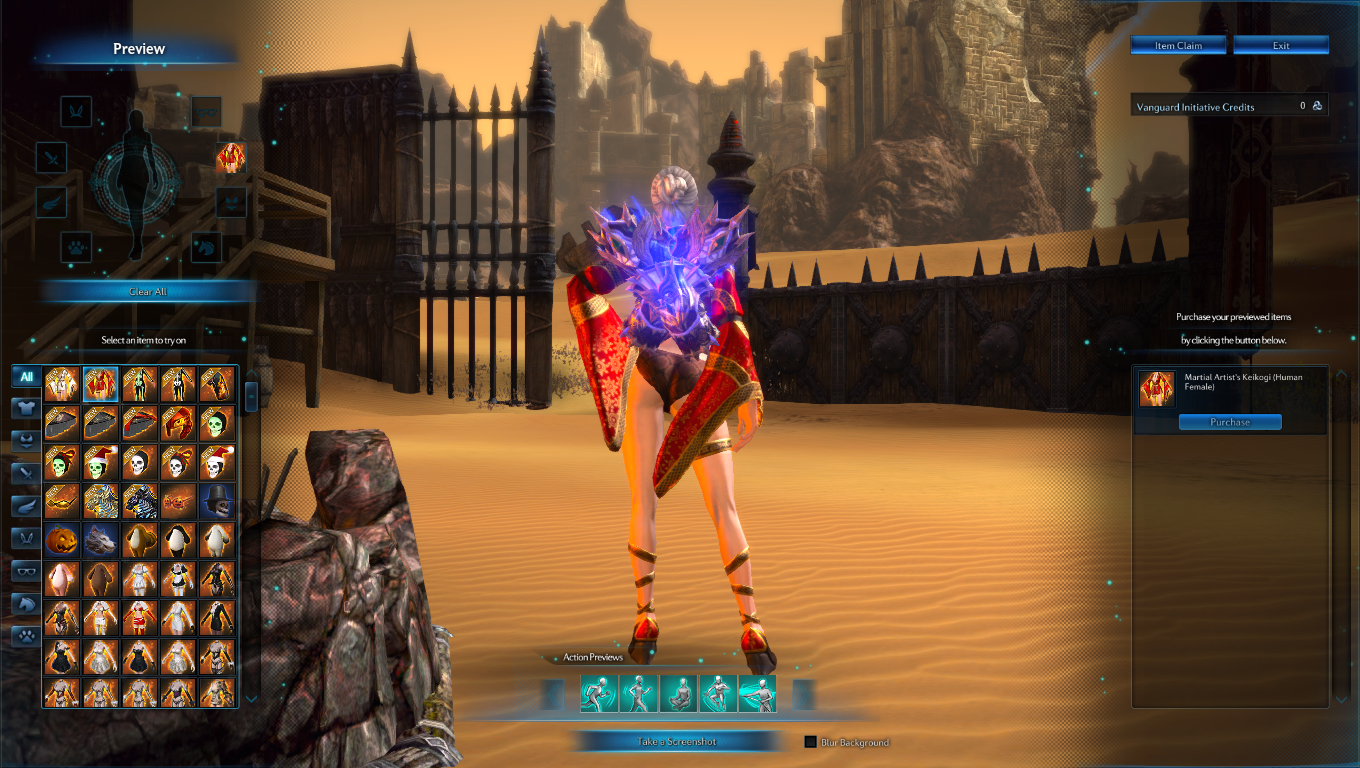Viewport: 1360px width, 768px height.
Task: Select the top hat mask item
Action: tap(217, 501)
